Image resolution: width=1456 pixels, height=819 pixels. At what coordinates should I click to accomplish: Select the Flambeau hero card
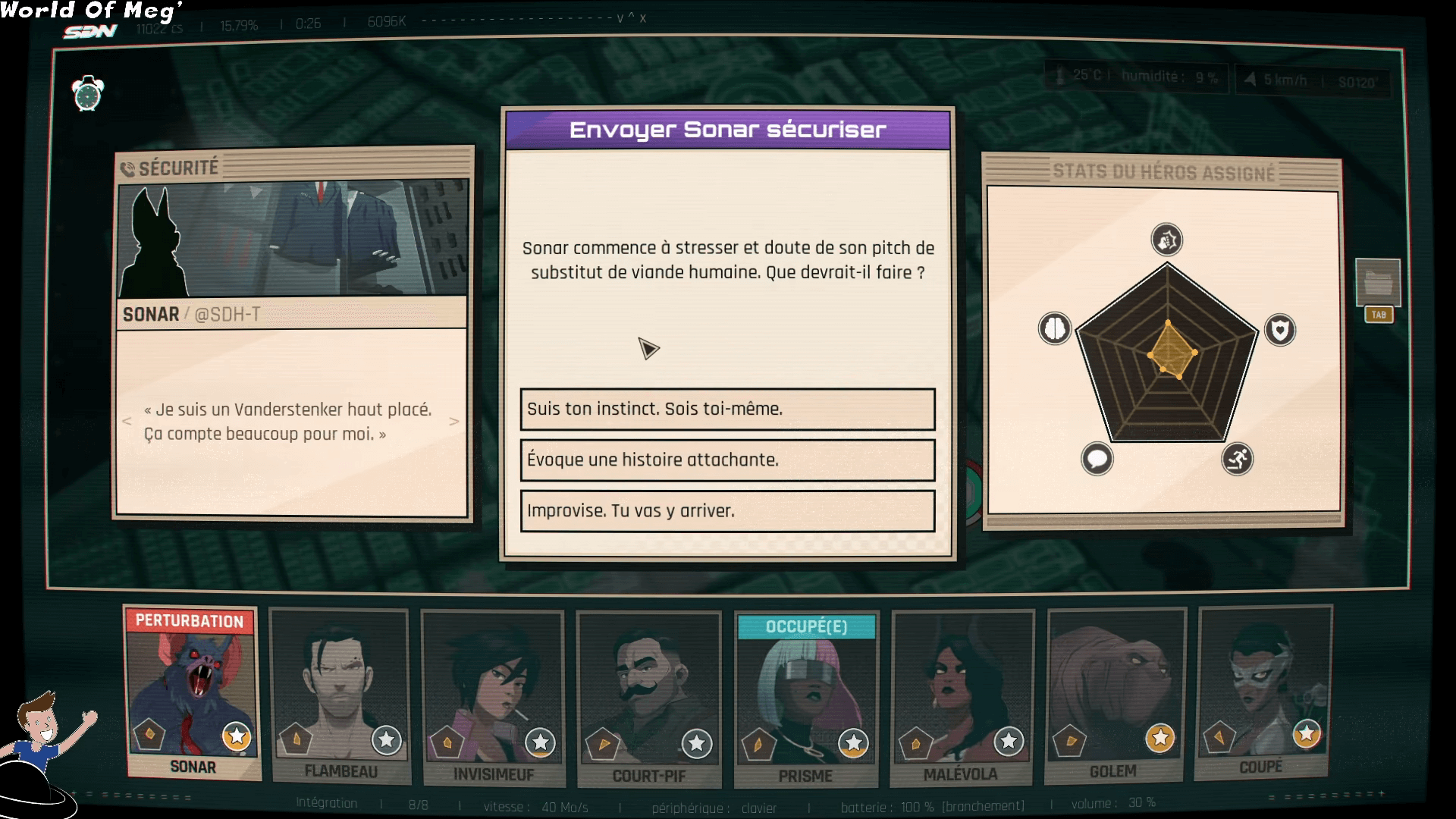(340, 696)
